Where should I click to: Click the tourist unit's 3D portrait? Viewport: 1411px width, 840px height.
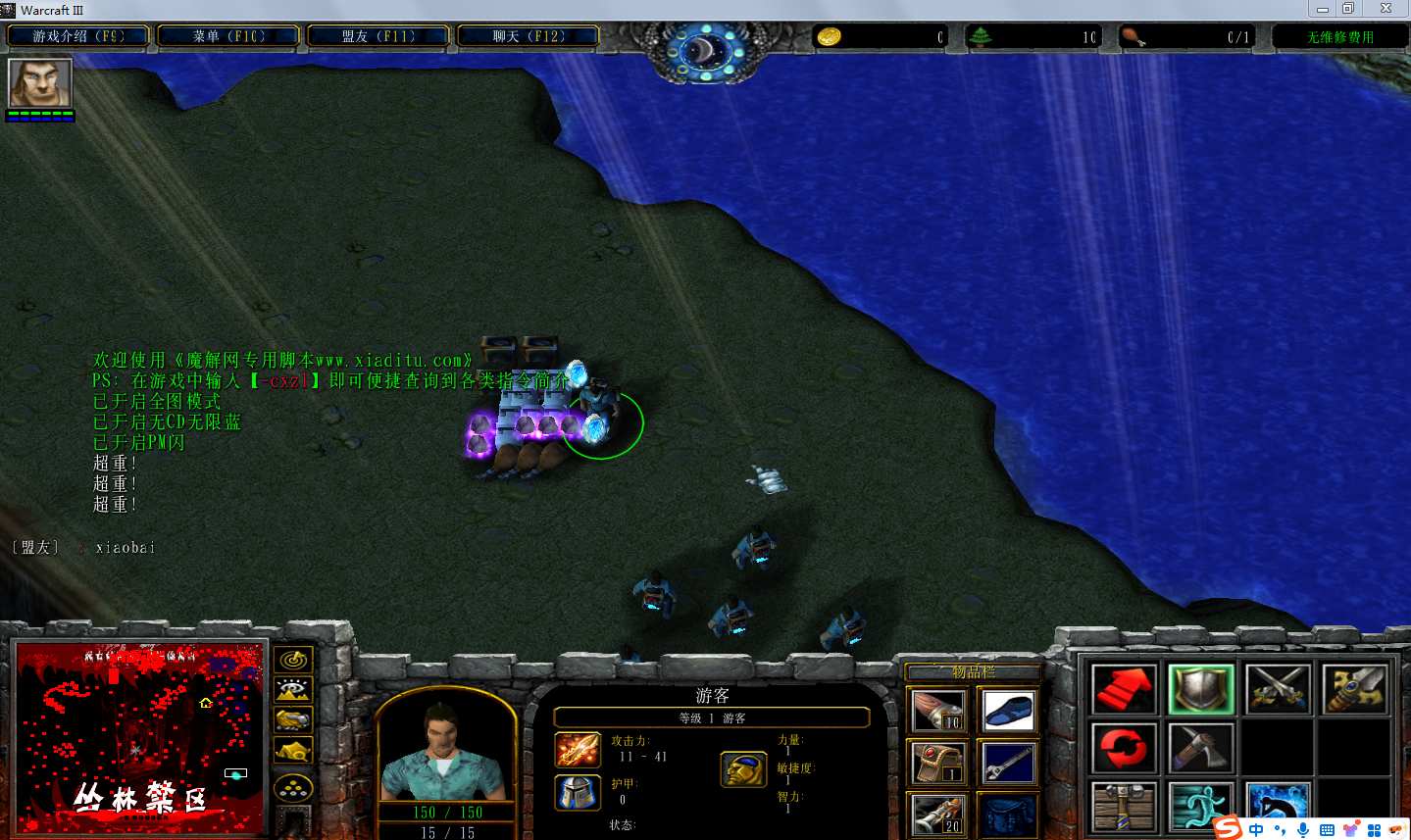click(x=446, y=750)
